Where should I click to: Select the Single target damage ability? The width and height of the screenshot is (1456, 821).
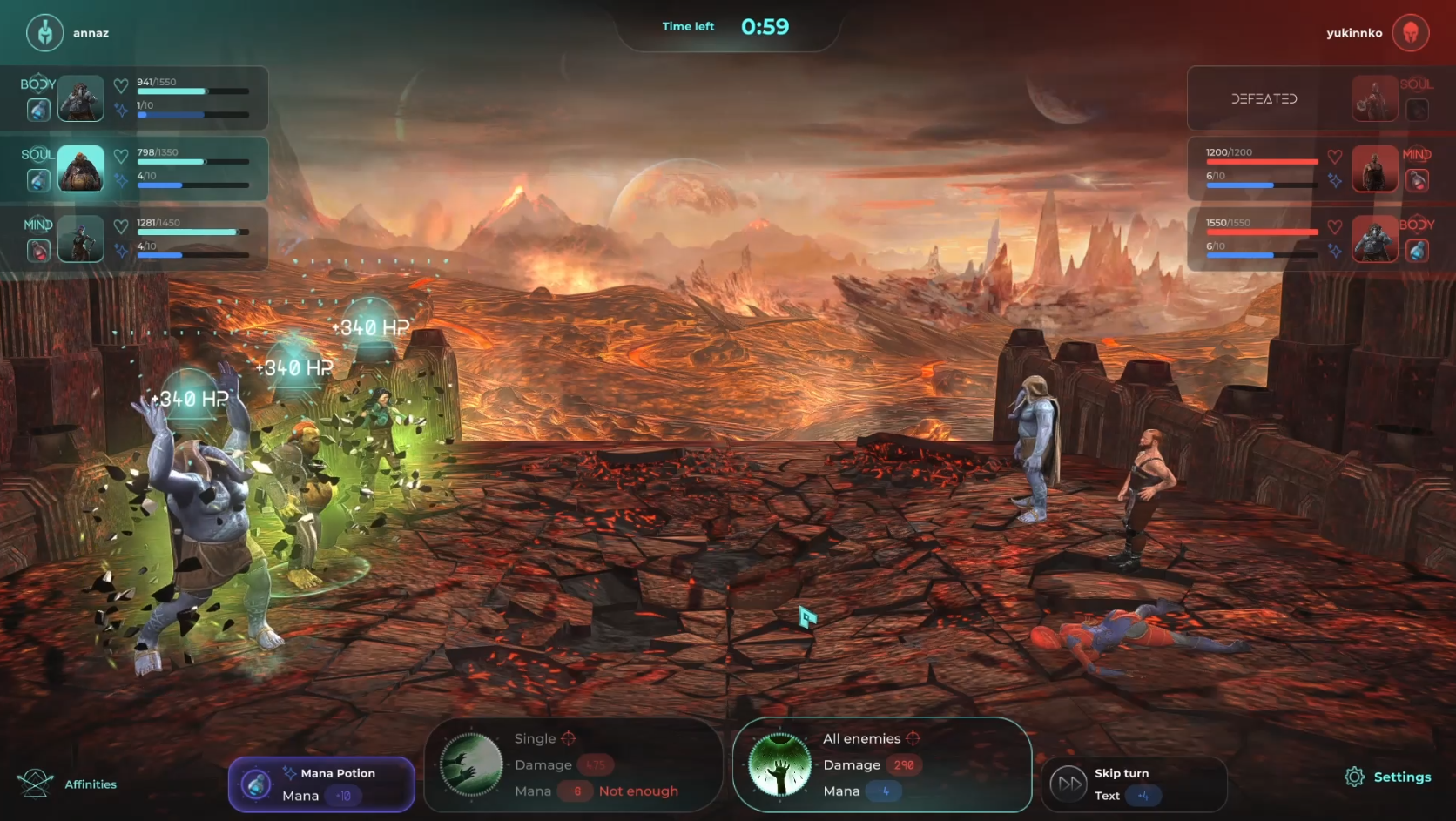573,765
